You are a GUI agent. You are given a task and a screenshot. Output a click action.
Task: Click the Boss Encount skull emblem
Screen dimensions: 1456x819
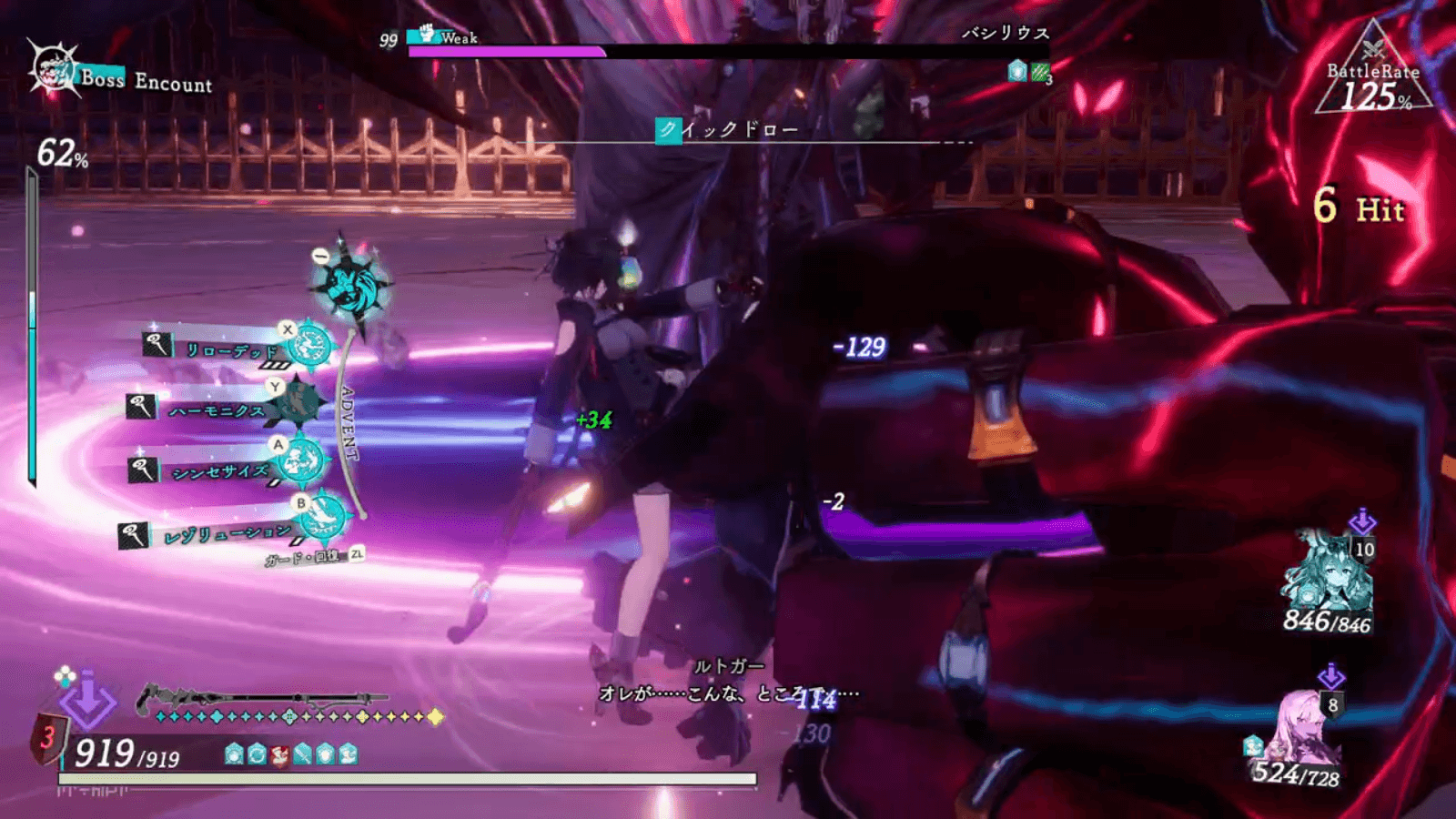point(51,70)
